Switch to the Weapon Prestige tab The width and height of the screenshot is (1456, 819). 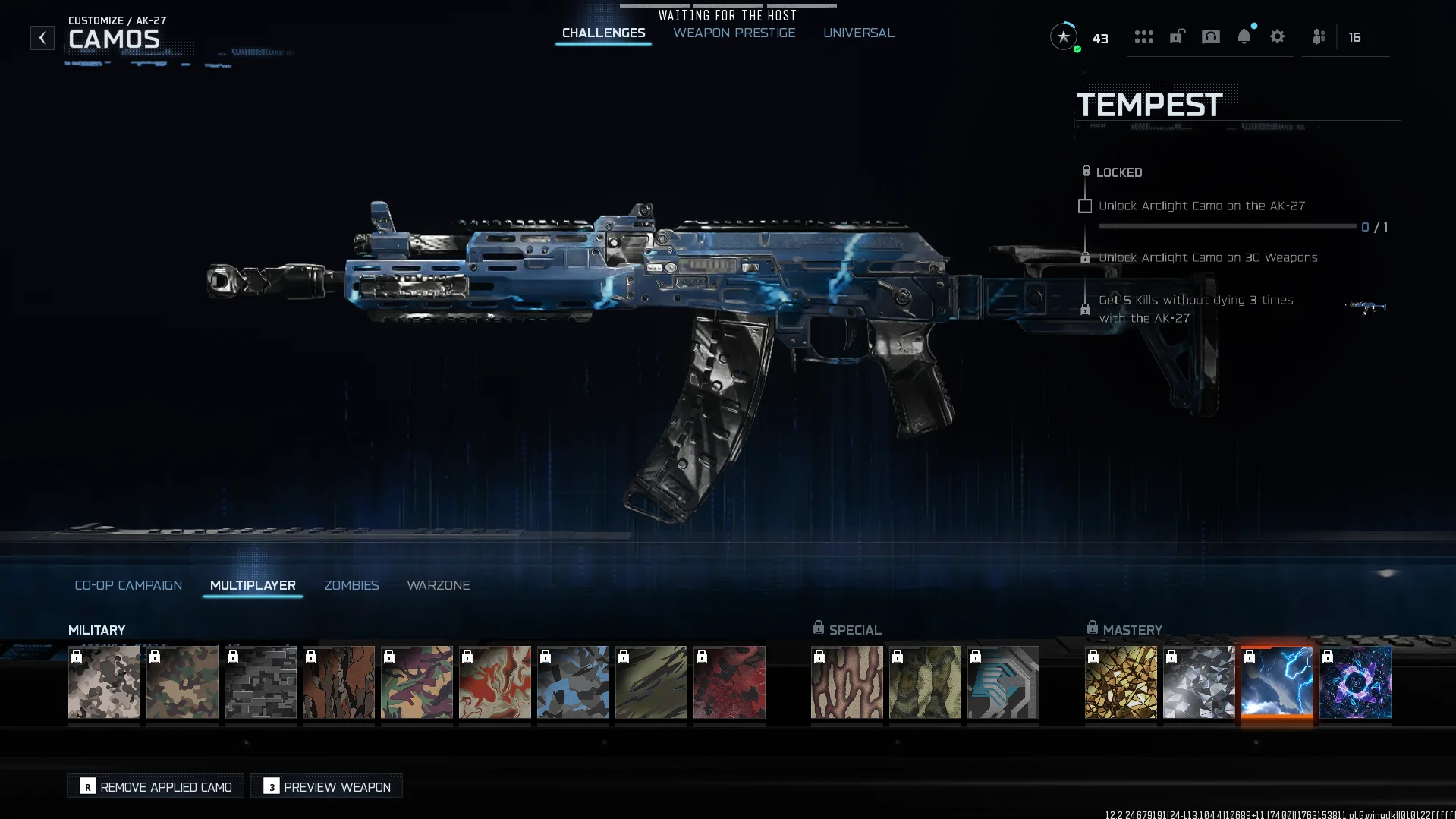coord(734,33)
